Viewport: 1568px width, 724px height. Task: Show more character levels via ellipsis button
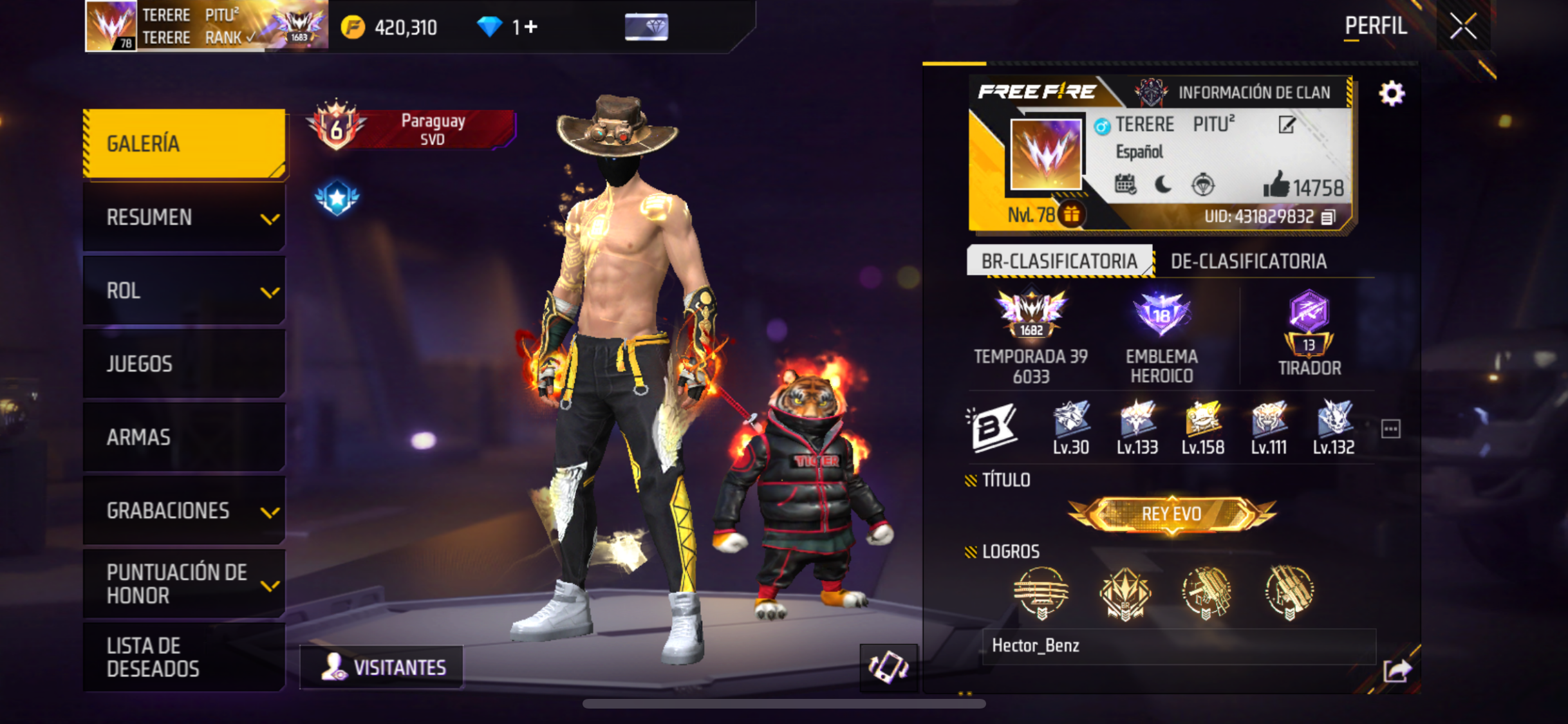[1390, 429]
